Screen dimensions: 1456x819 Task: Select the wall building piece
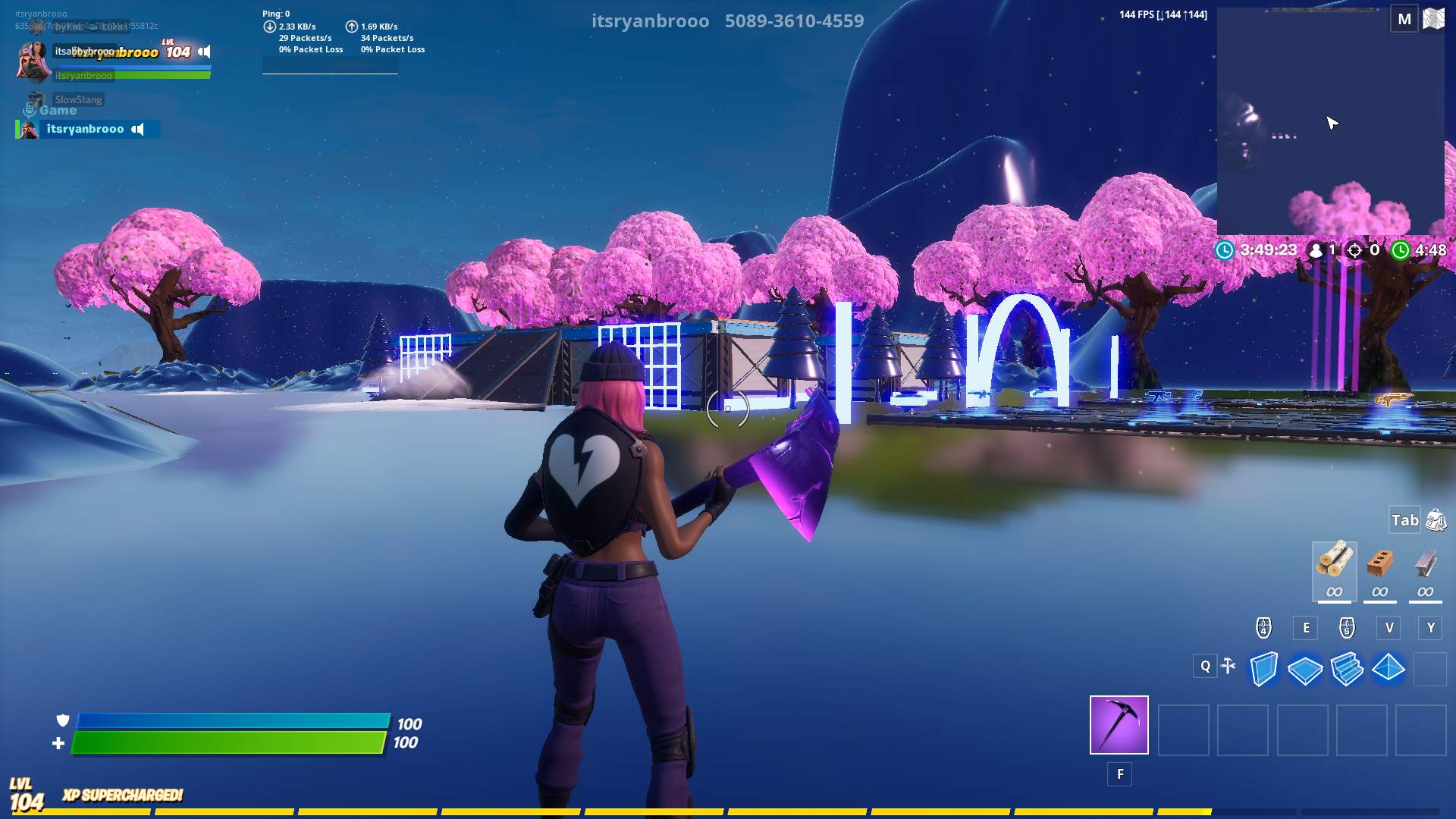tap(1263, 670)
